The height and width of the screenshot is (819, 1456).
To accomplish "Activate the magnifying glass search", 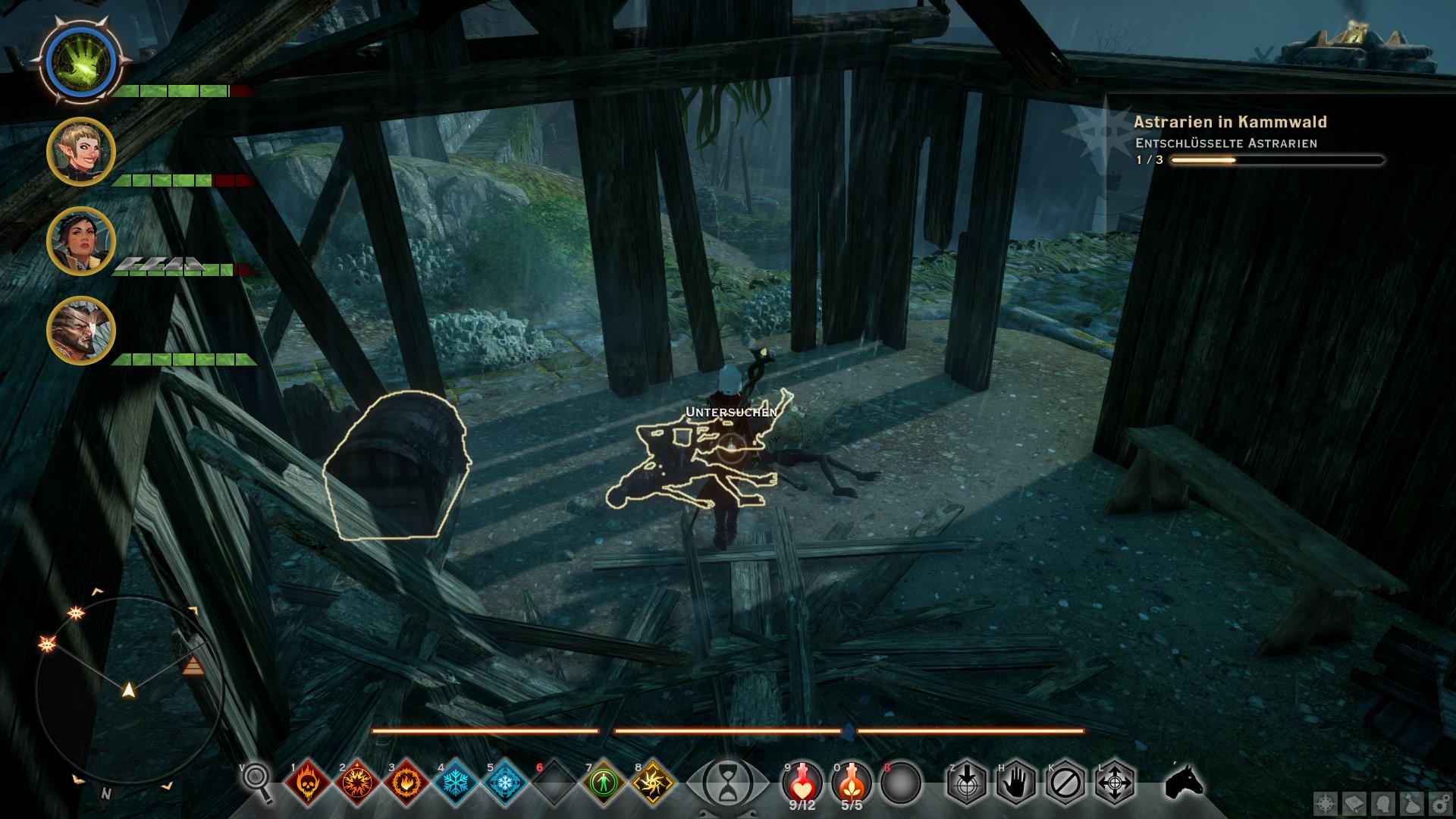I will point(258,781).
